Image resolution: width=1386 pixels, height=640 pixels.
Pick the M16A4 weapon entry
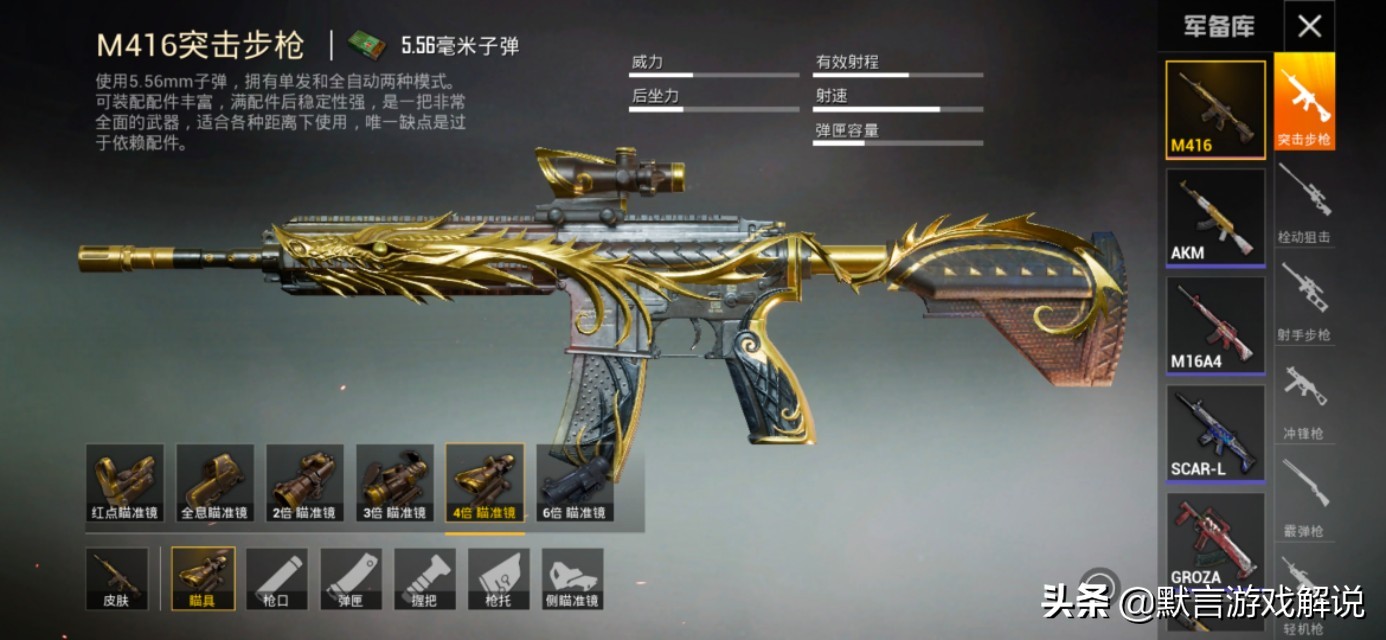click(1215, 325)
